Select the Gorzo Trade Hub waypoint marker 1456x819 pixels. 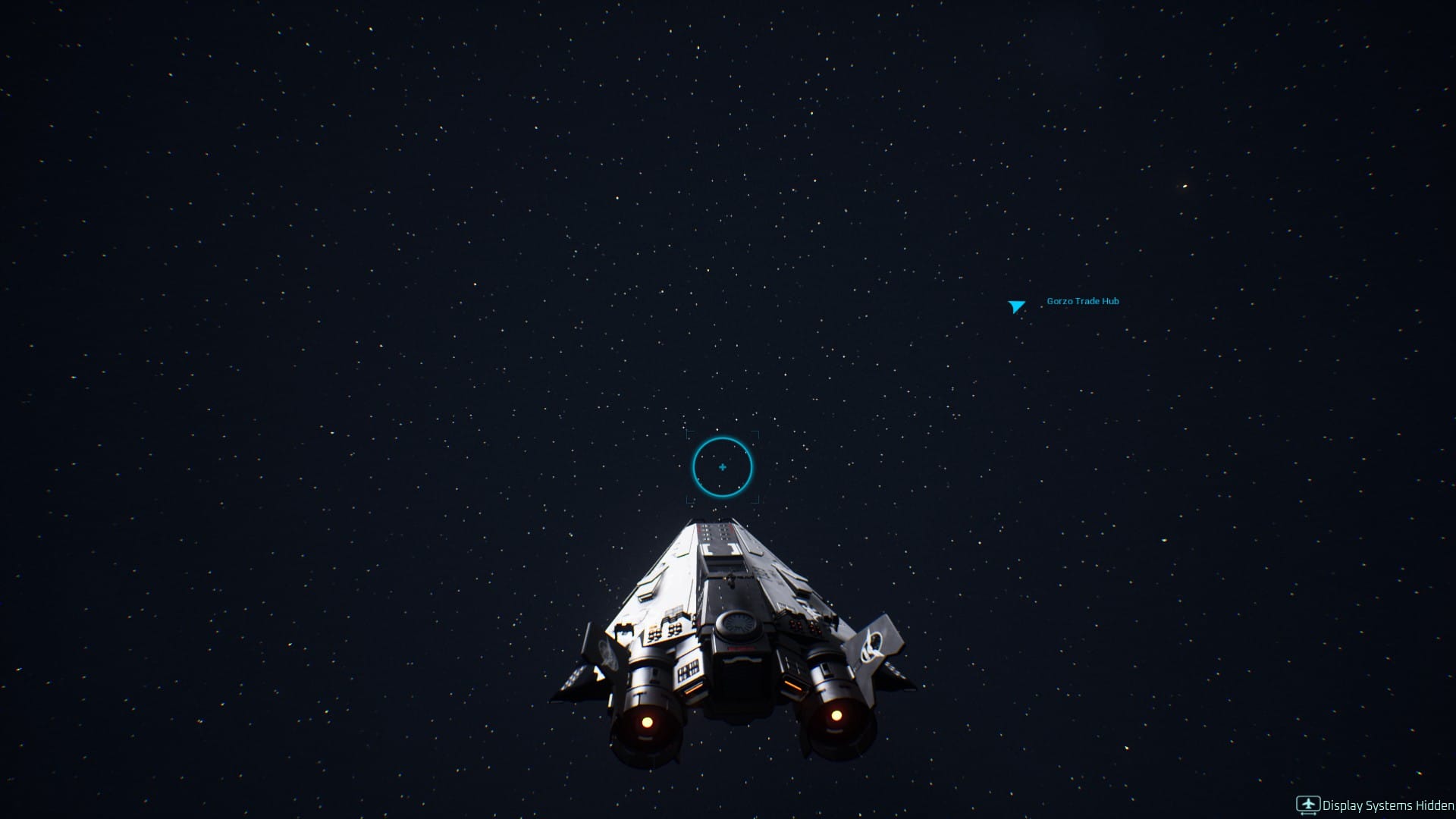[x=1016, y=306]
